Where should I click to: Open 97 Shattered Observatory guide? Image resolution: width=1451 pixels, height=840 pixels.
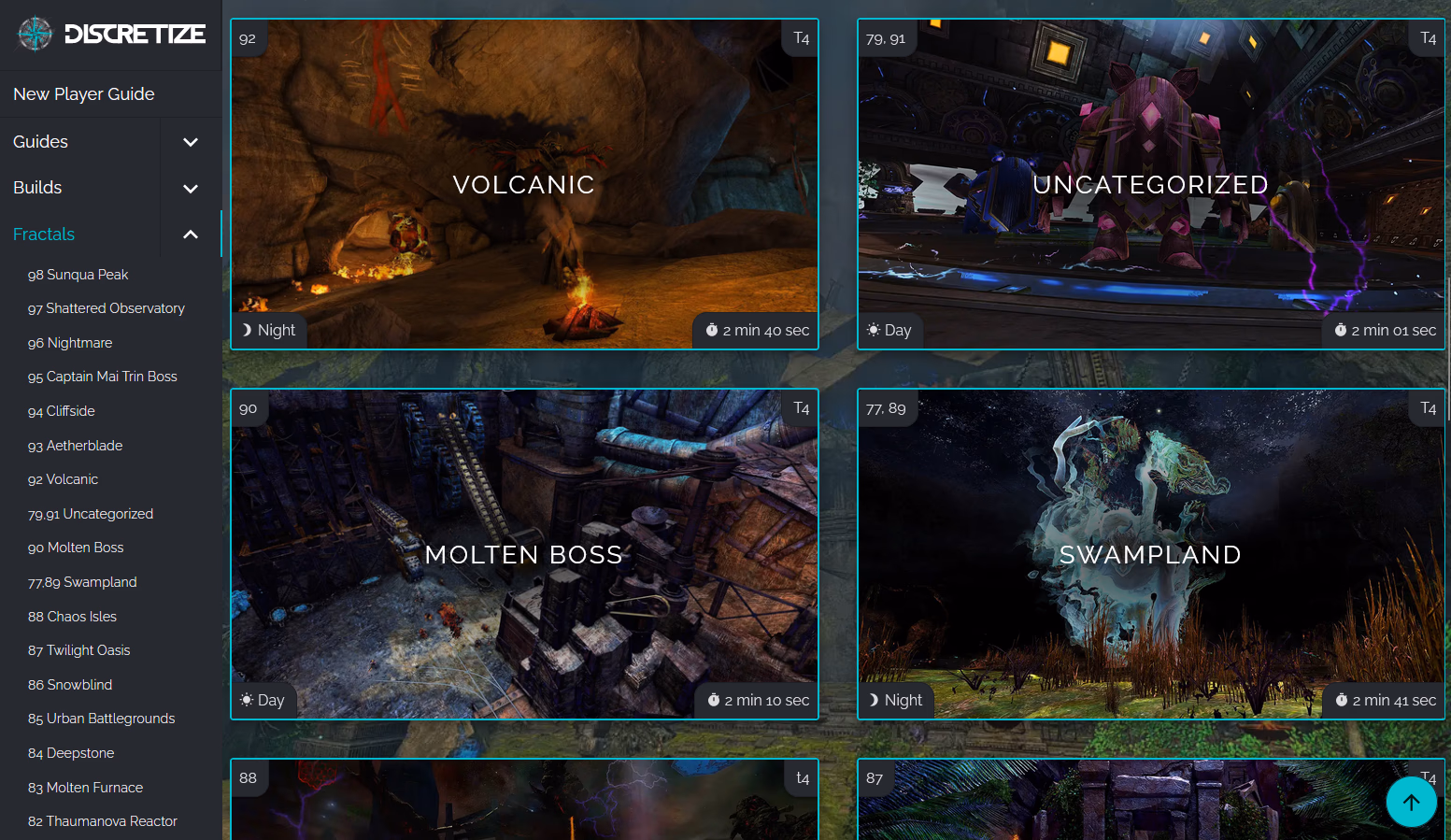(x=107, y=307)
